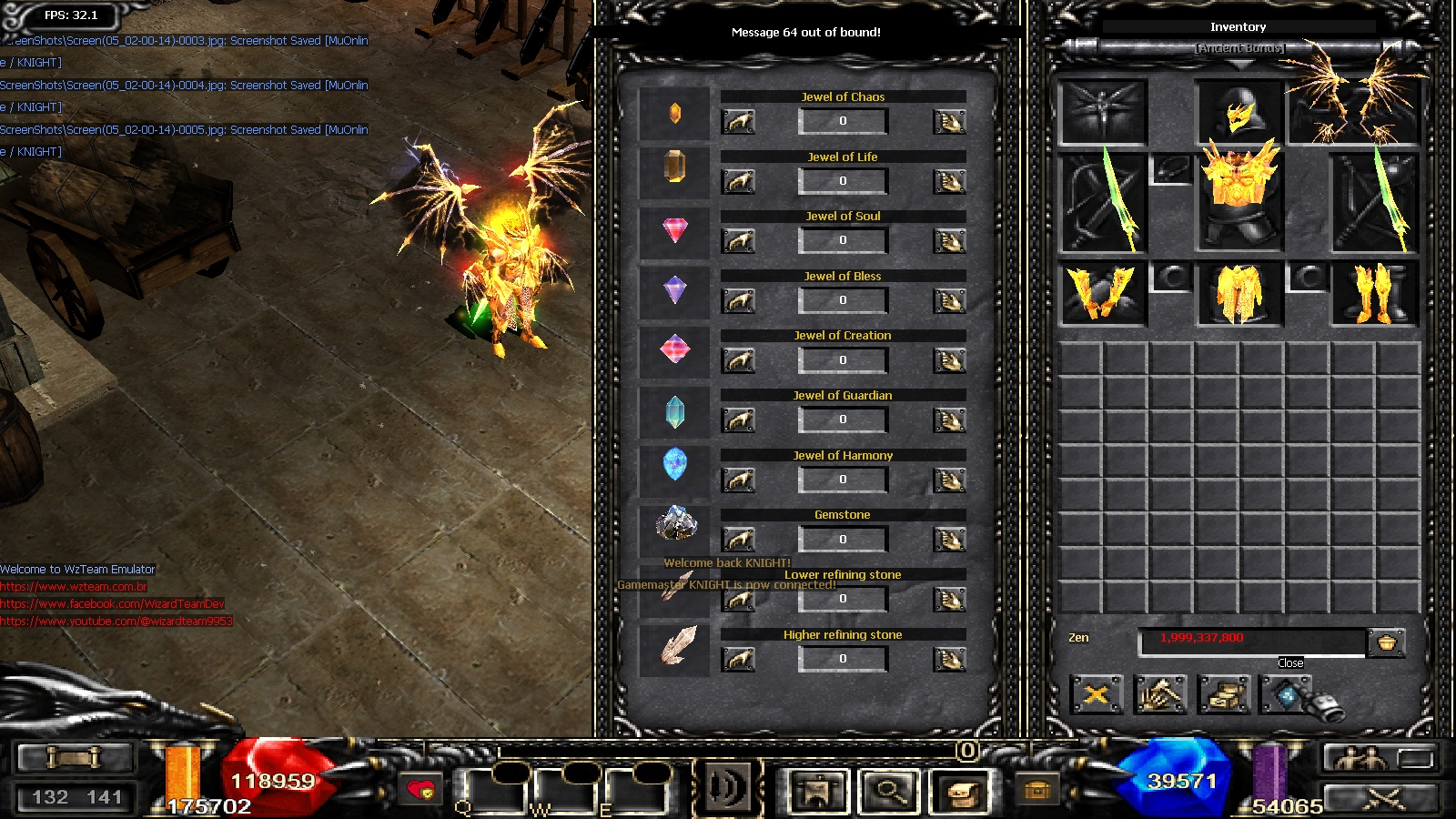Image resolution: width=1456 pixels, height=819 pixels.
Task: Click the open-palm button under Jewel of Bless
Action: (949, 300)
